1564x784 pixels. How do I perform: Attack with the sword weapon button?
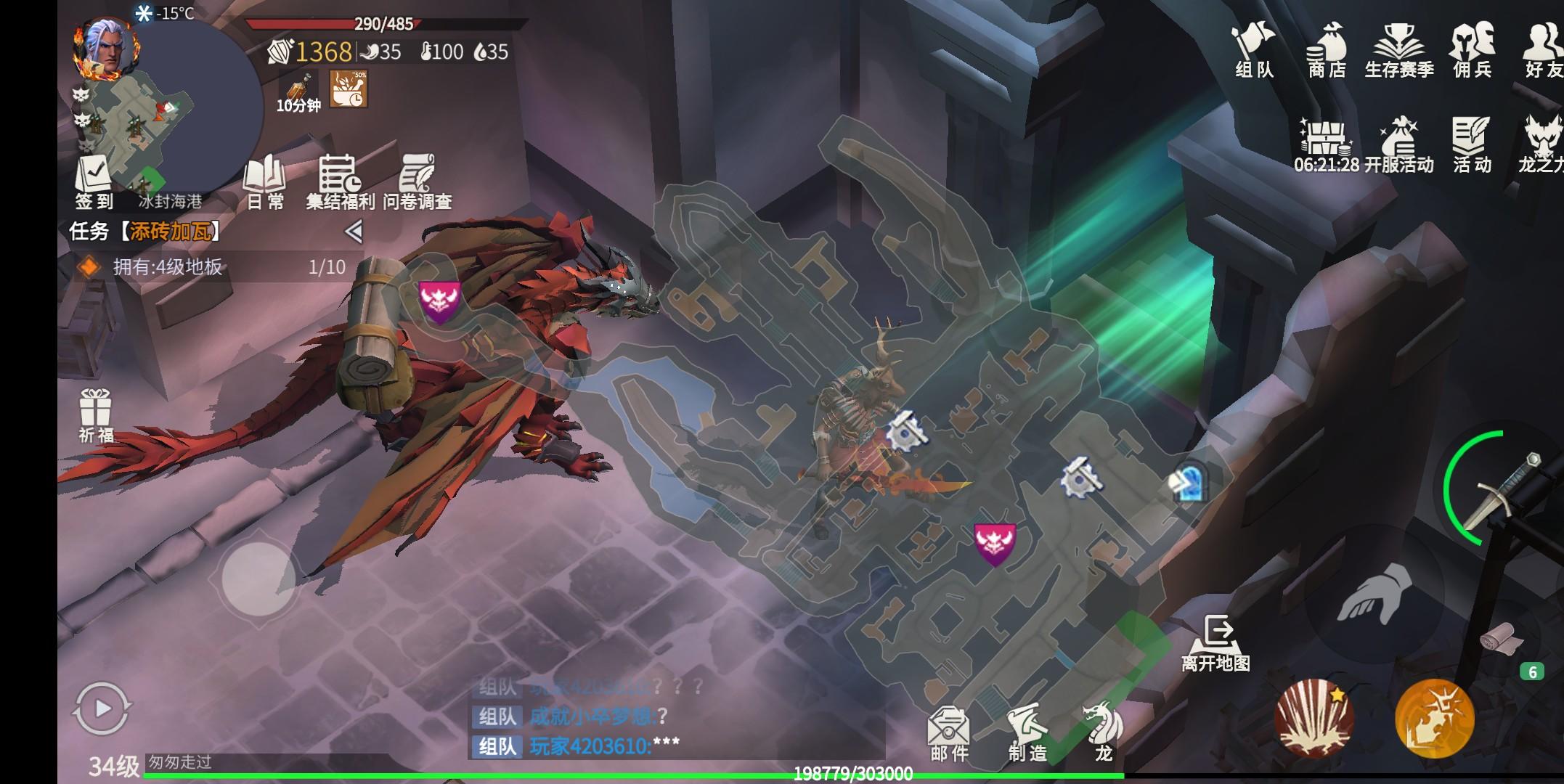1496,490
